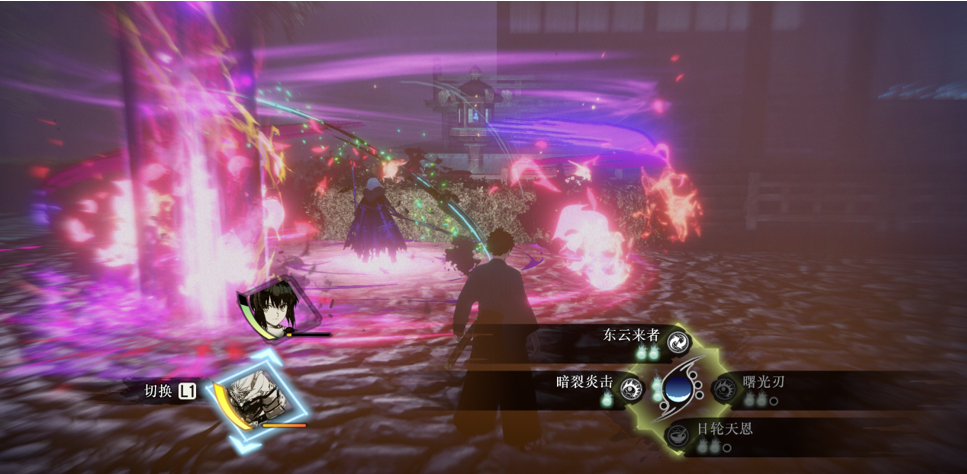Select the blue orb in the skill wheel
Screen dimensions: 967x474
point(677,387)
